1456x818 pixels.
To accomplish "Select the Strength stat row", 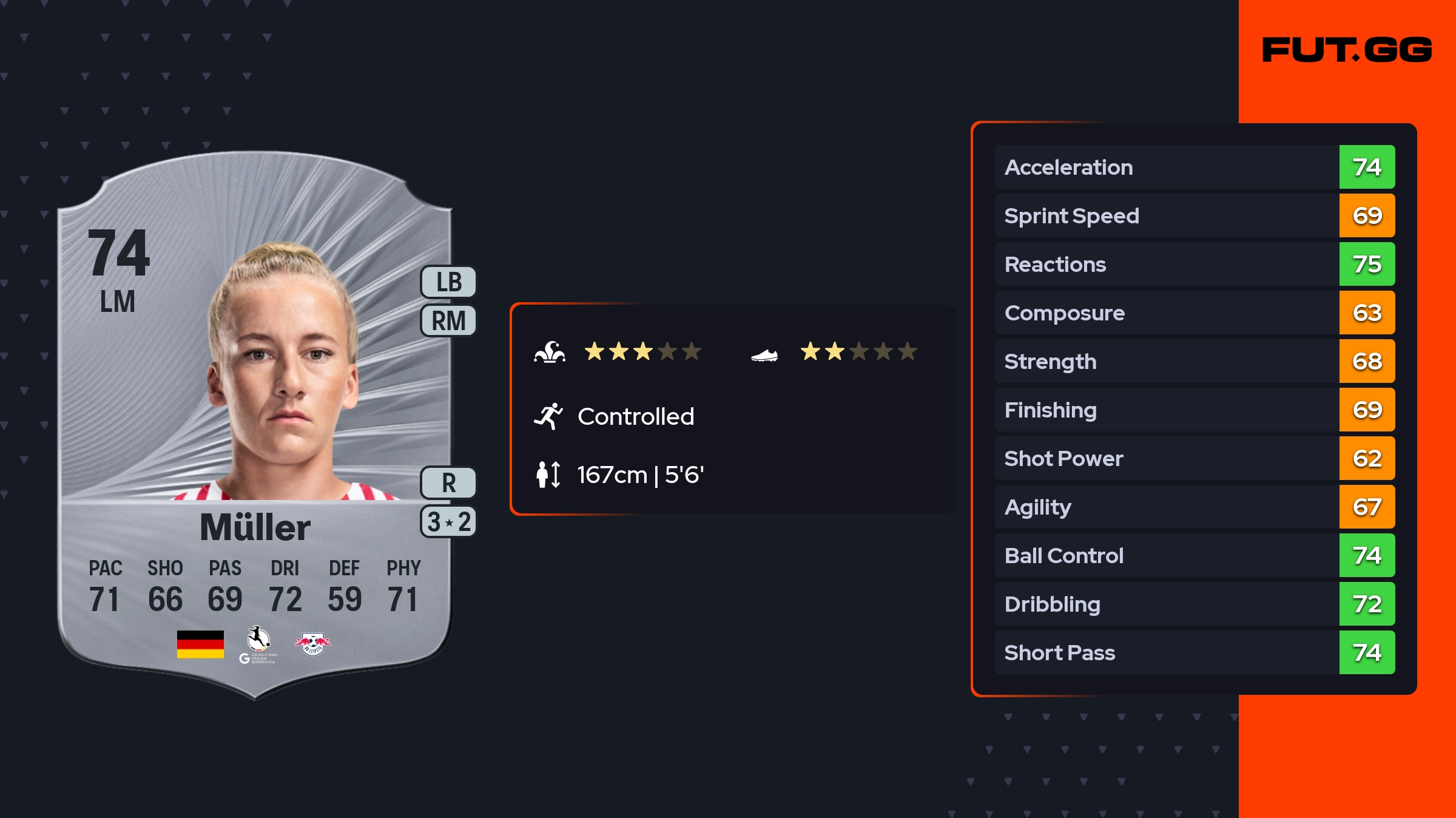I will coord(1194,361).
